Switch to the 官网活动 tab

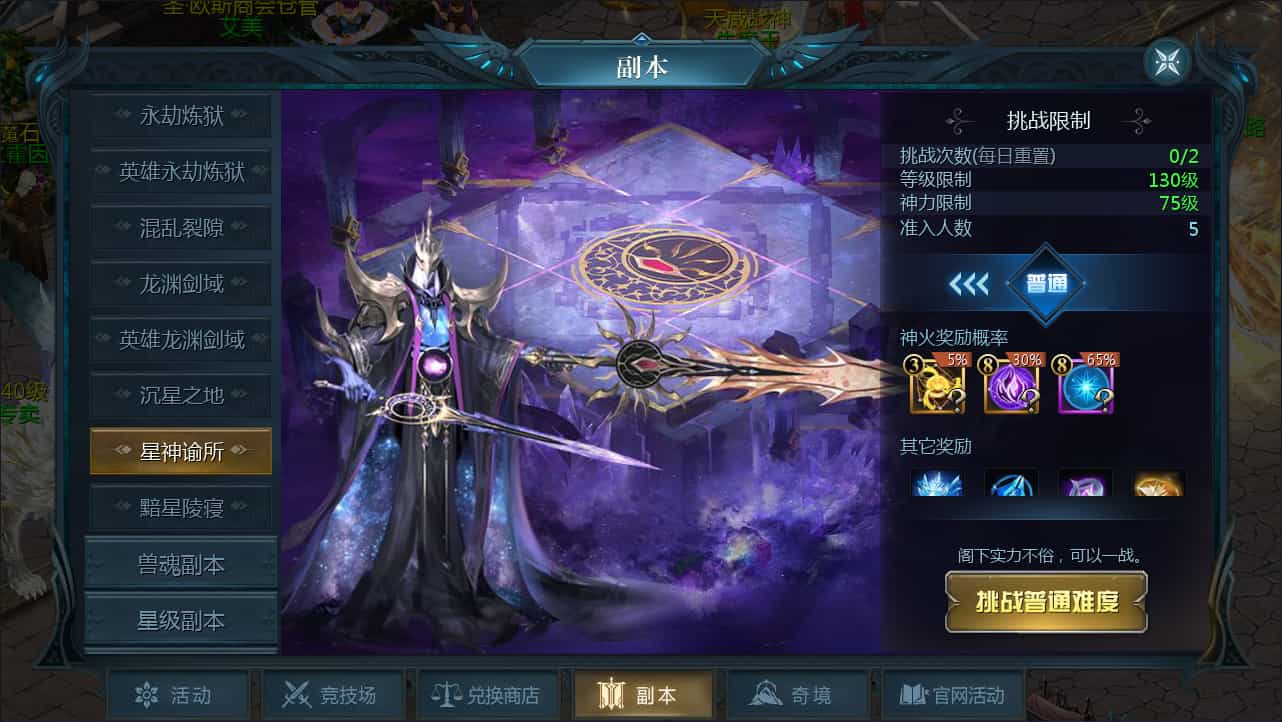[x=951, y=694]
